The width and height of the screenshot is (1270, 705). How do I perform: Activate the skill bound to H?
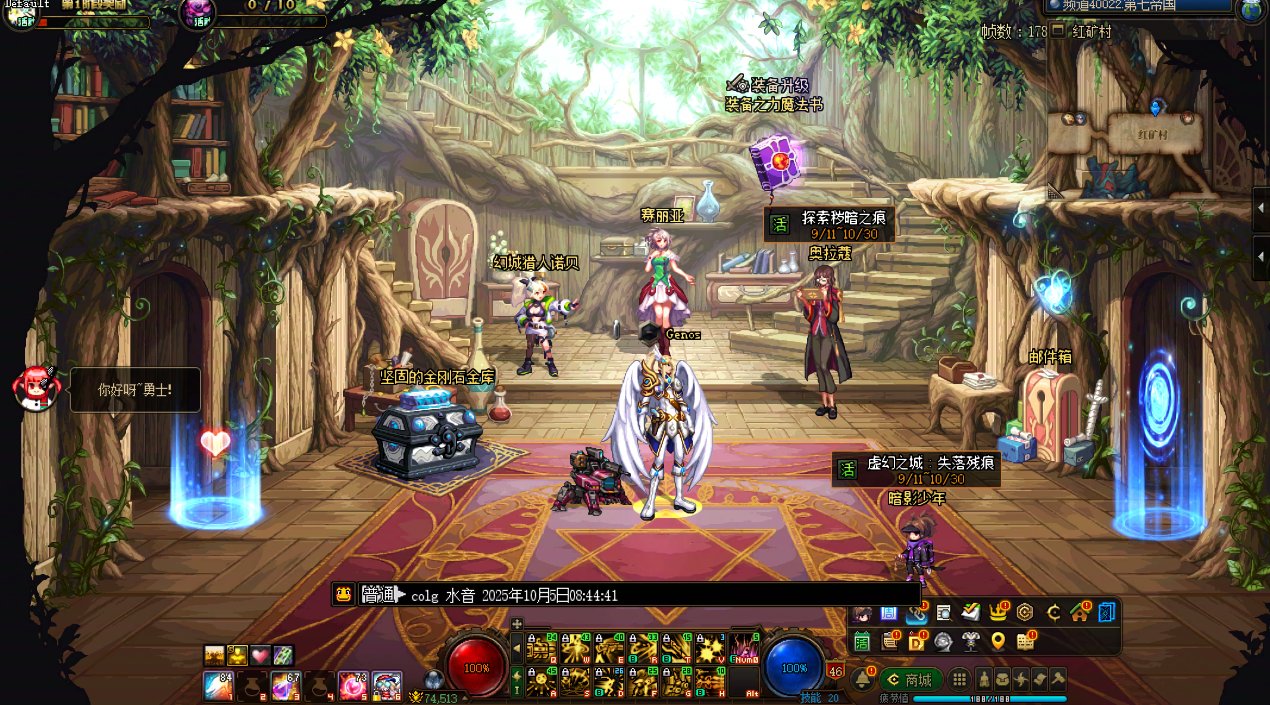(710, 682)
